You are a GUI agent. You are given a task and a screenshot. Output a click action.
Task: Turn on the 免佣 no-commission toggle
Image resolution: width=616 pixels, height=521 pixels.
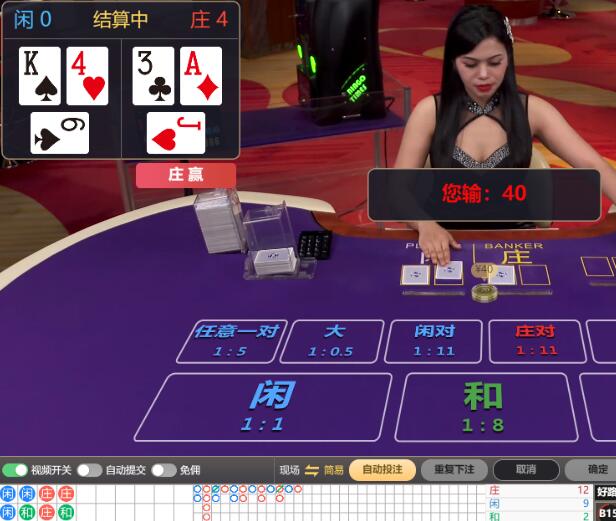pos(164,470)
